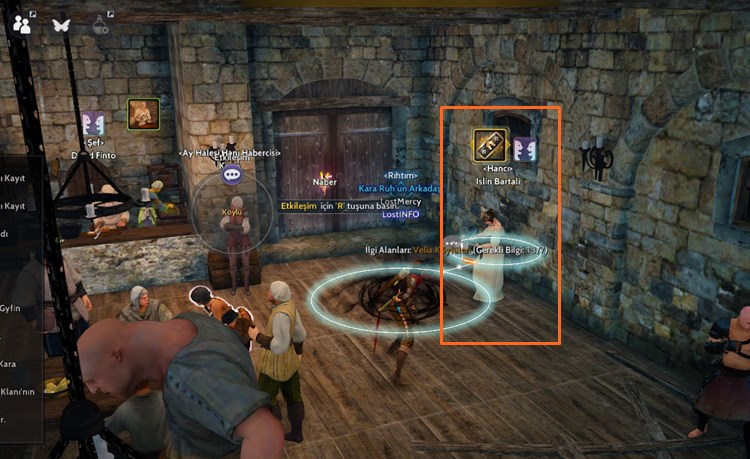The width and height of the screenshot is (750, 459).
Task: Open the potion flask icon
Action: [x=100, y=23]
